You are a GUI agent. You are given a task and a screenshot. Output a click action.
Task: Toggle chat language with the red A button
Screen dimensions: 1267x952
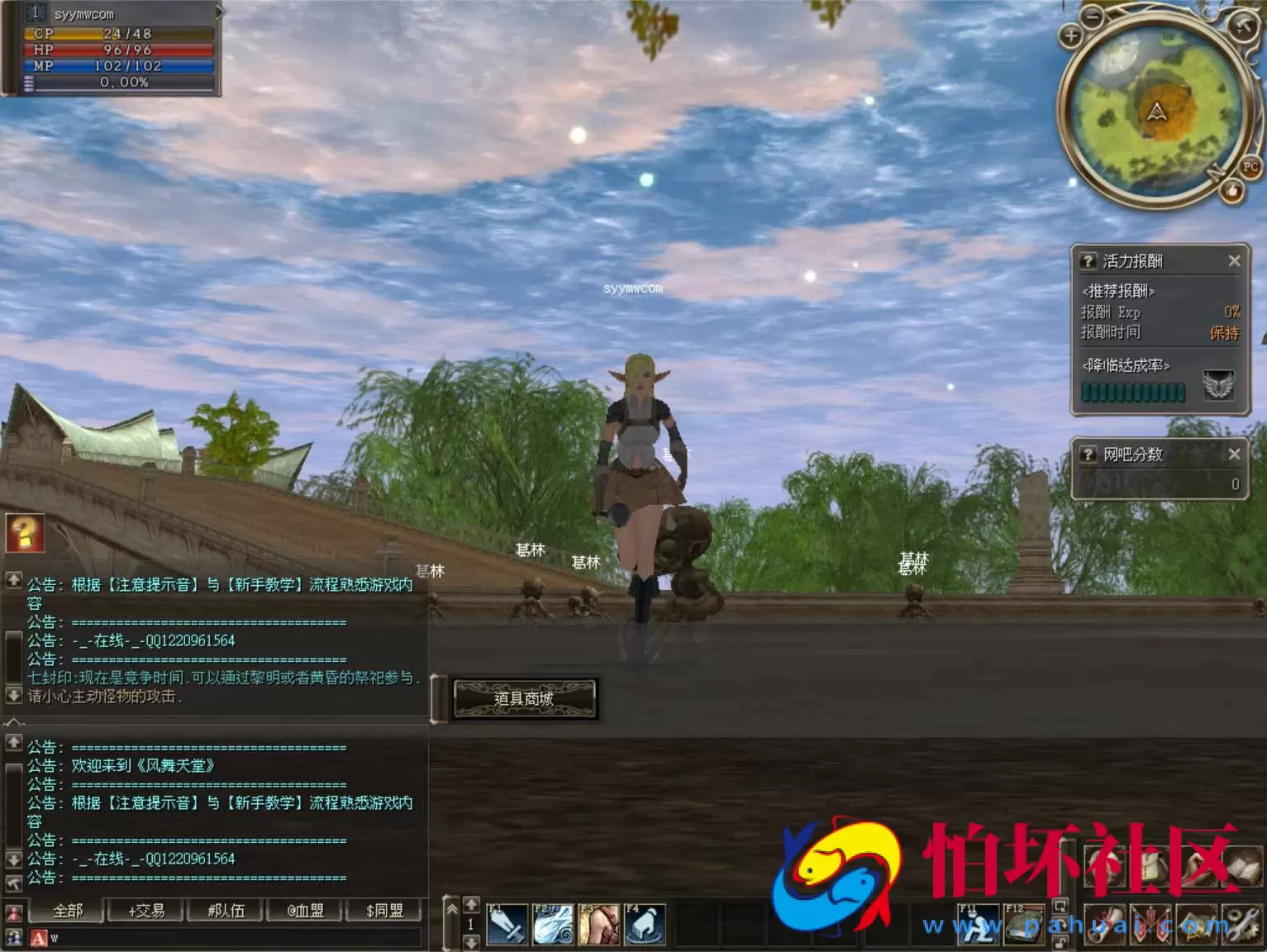37,937
